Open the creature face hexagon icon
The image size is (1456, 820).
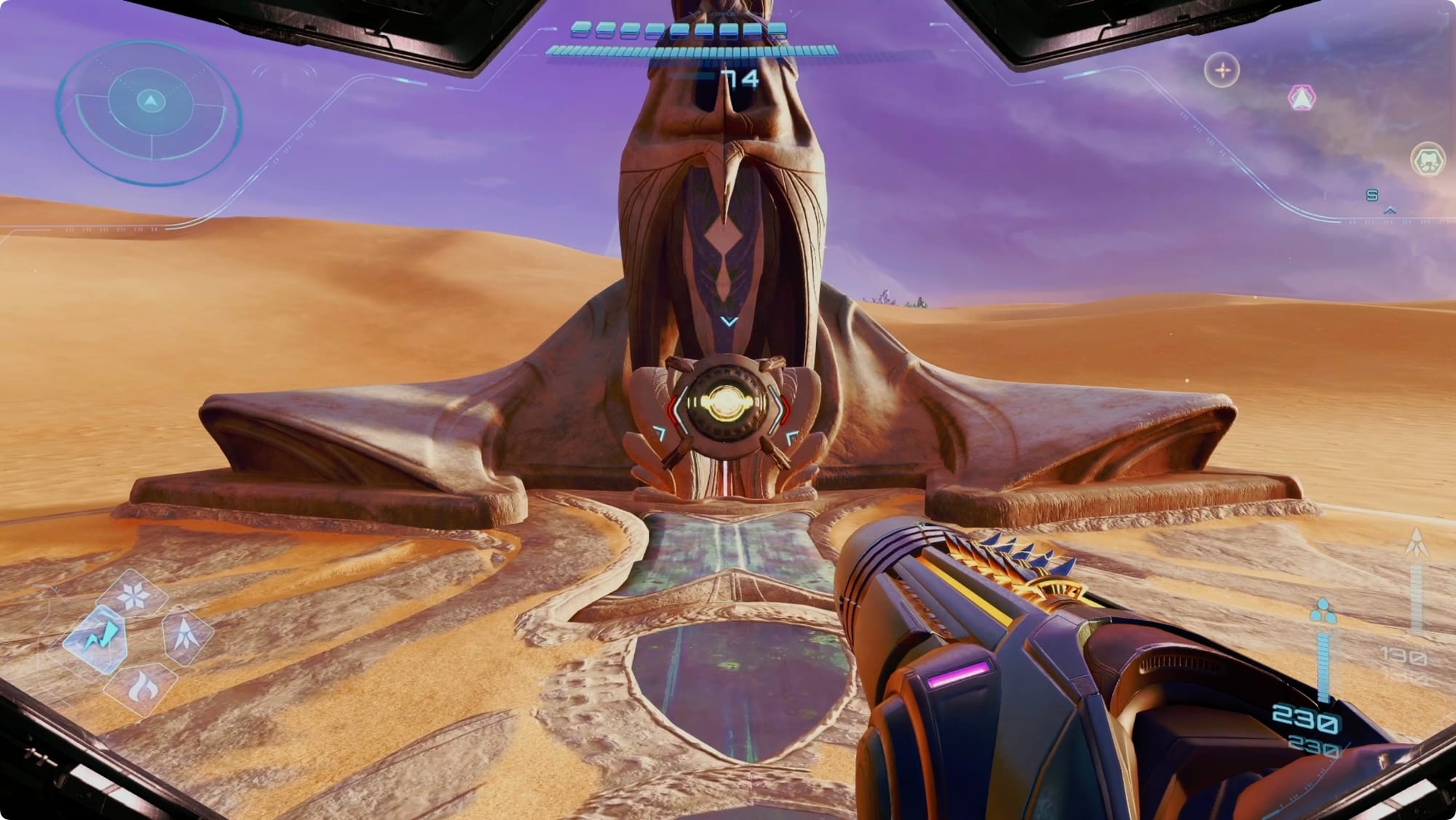tap(1428, 159)
